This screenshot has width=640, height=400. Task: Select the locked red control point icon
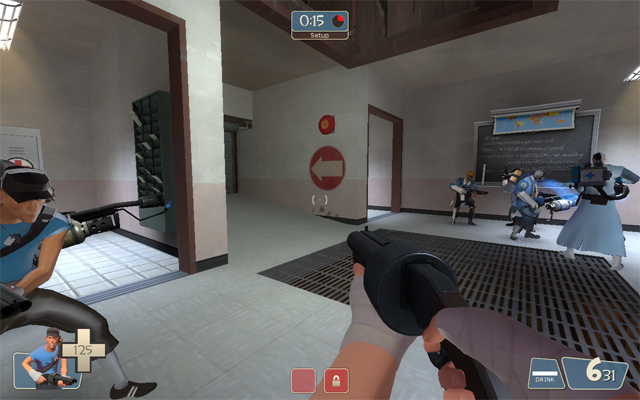[x=336, y=380]
